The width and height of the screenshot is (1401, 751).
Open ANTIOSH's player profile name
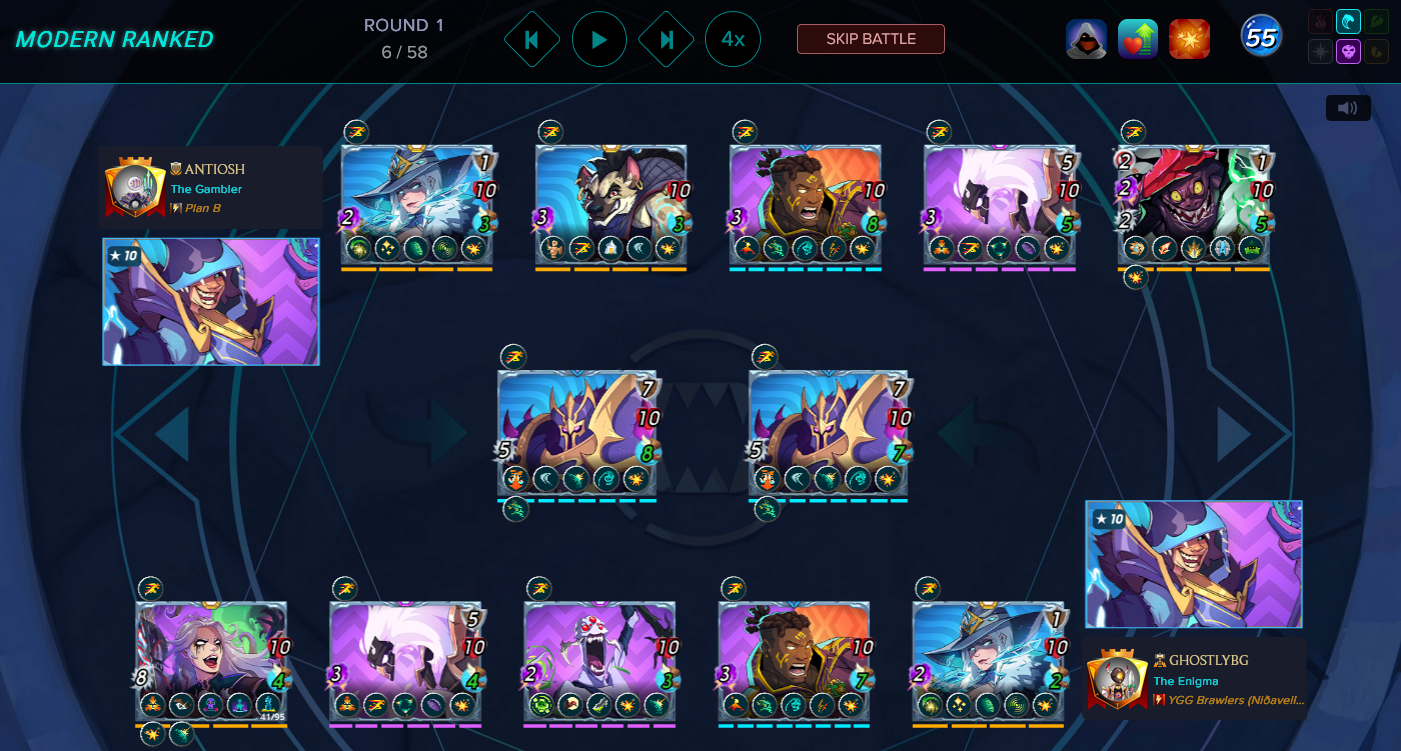click(x=214, y=169)
